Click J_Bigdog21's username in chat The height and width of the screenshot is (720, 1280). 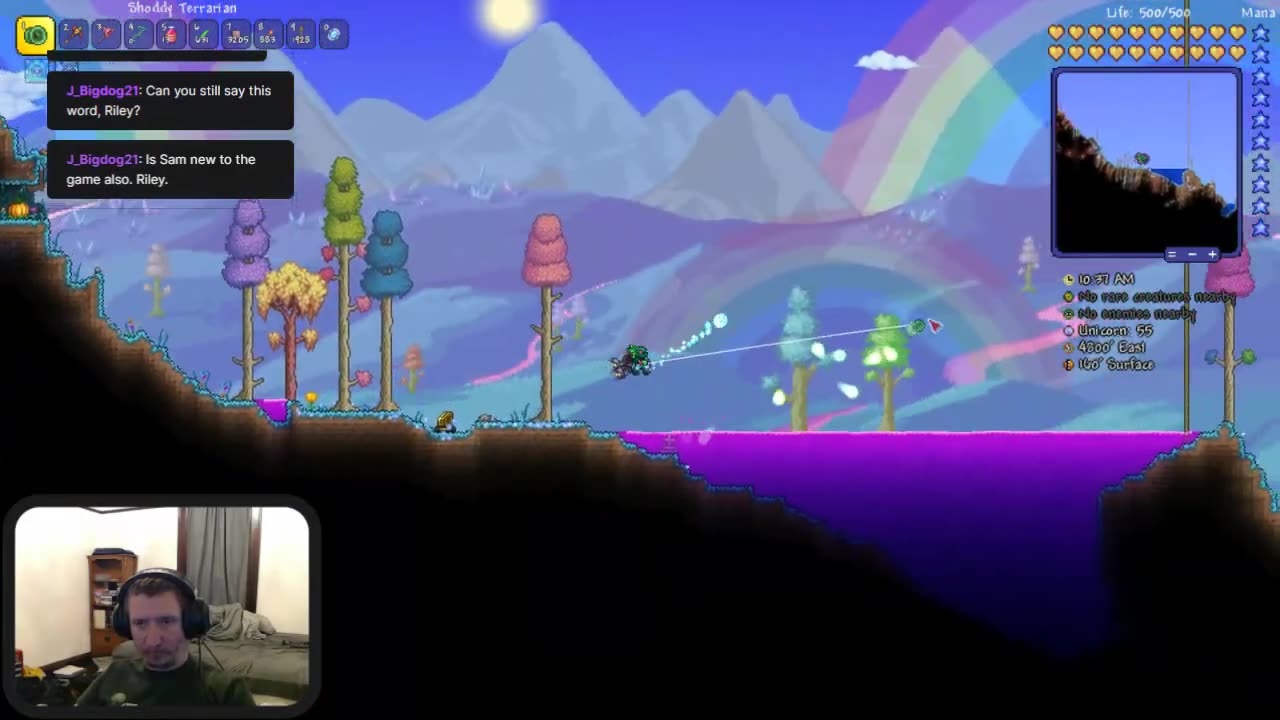[x=101, y=90]
